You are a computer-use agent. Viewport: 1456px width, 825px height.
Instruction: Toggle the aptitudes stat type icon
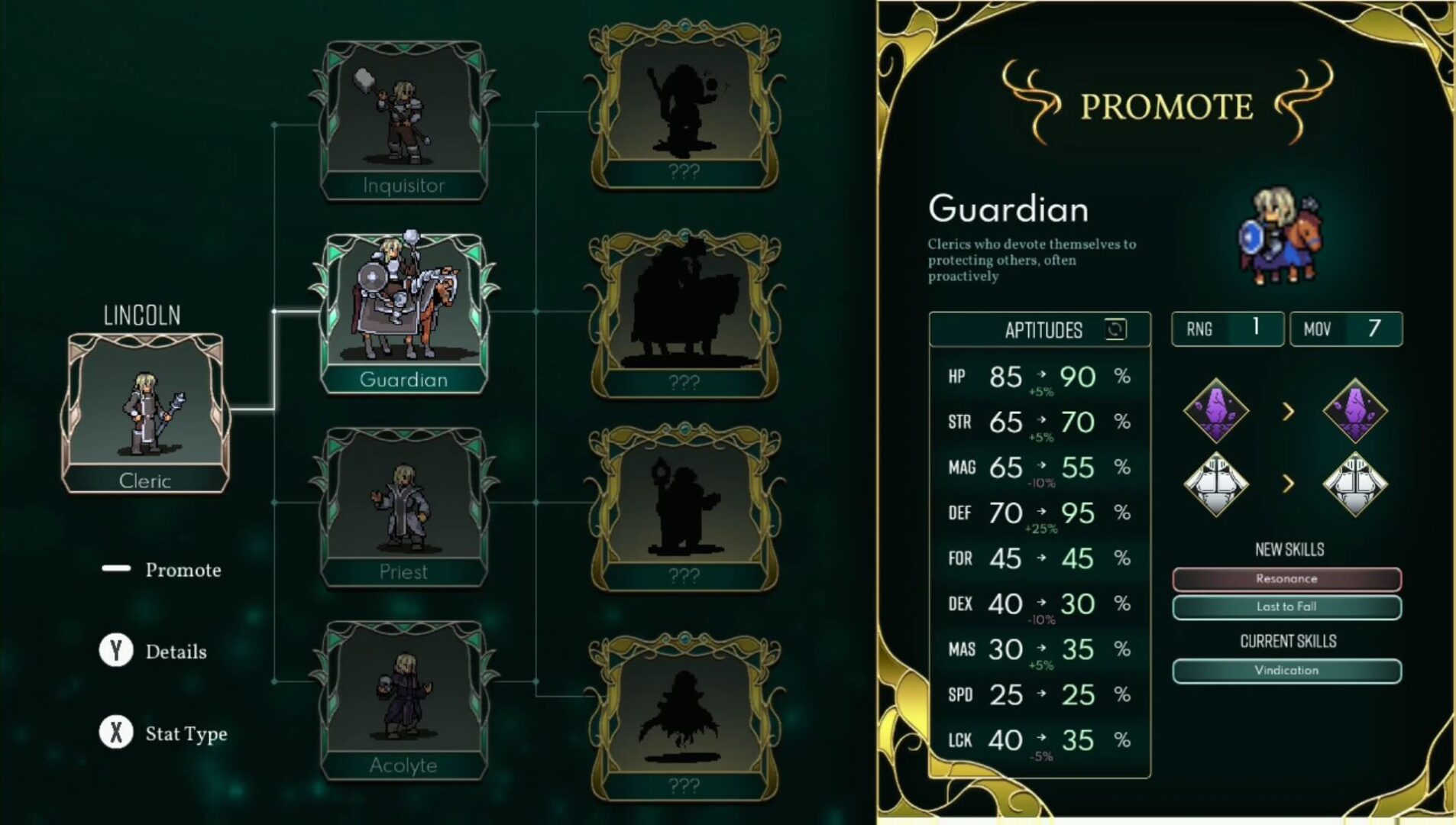coord(1115,329)
